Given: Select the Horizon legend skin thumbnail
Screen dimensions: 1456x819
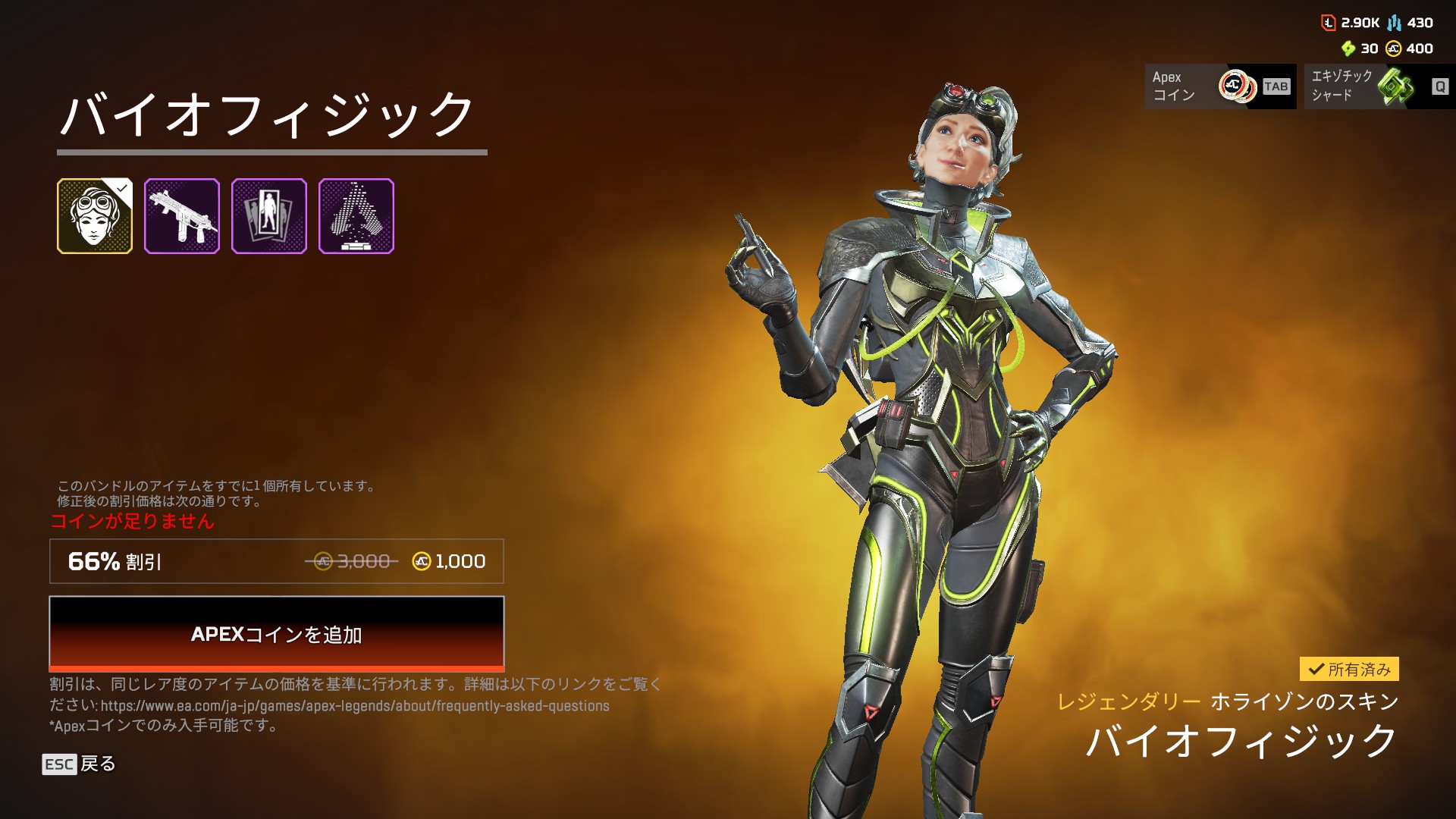Looking at the screenshot, I should (95, 216).
